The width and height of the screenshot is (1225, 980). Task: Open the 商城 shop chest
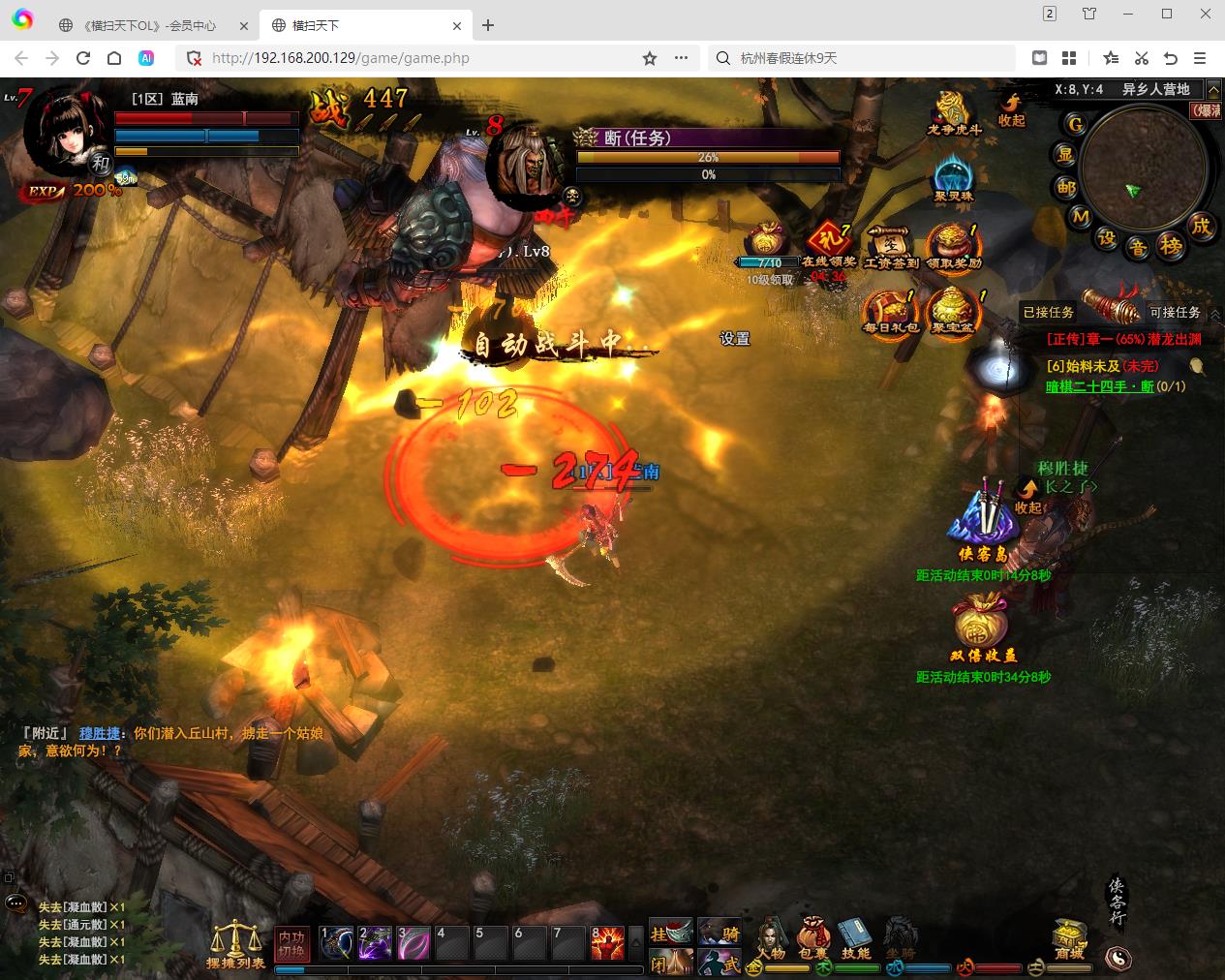point(1069,939)
